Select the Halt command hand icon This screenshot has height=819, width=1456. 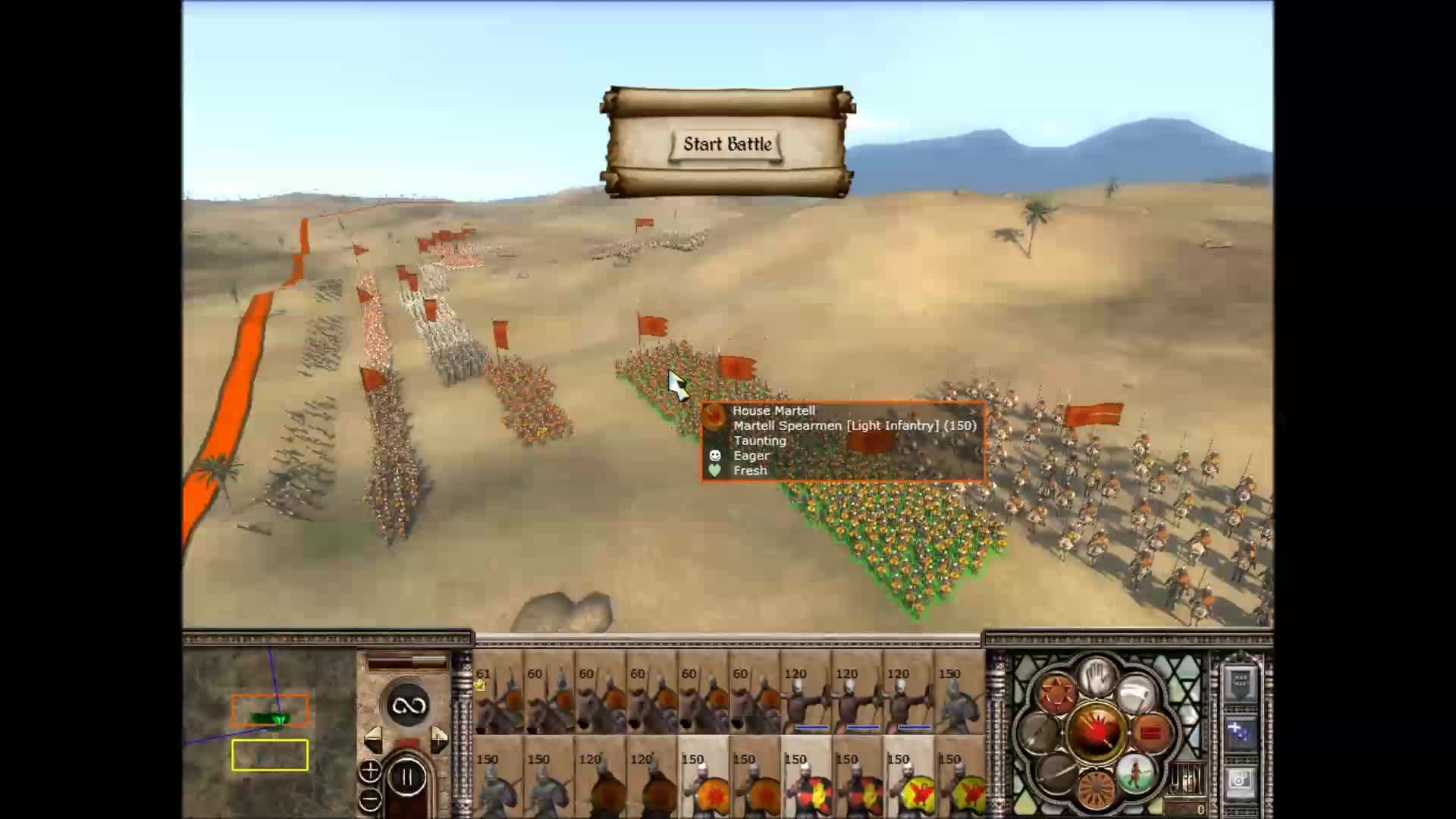tap(1097, 677)
